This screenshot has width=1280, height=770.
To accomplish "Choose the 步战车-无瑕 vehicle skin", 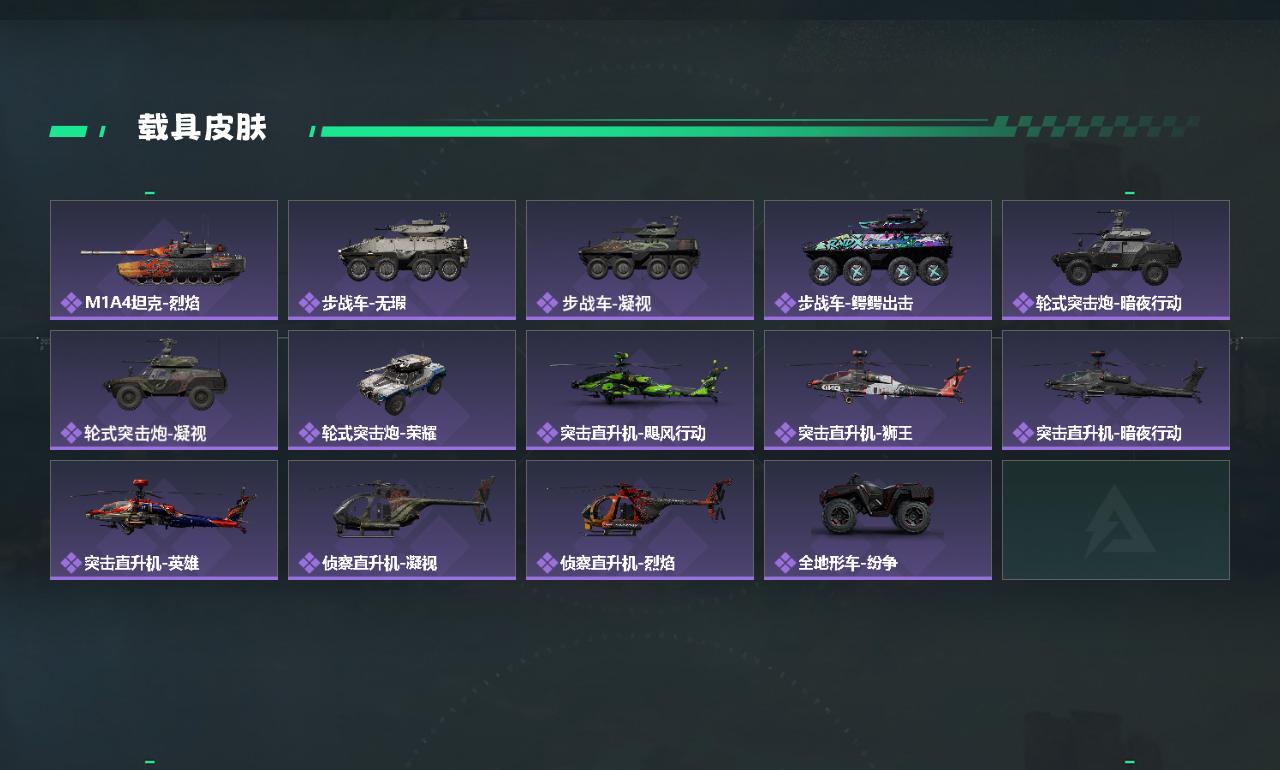I will [x=402, y=259].
